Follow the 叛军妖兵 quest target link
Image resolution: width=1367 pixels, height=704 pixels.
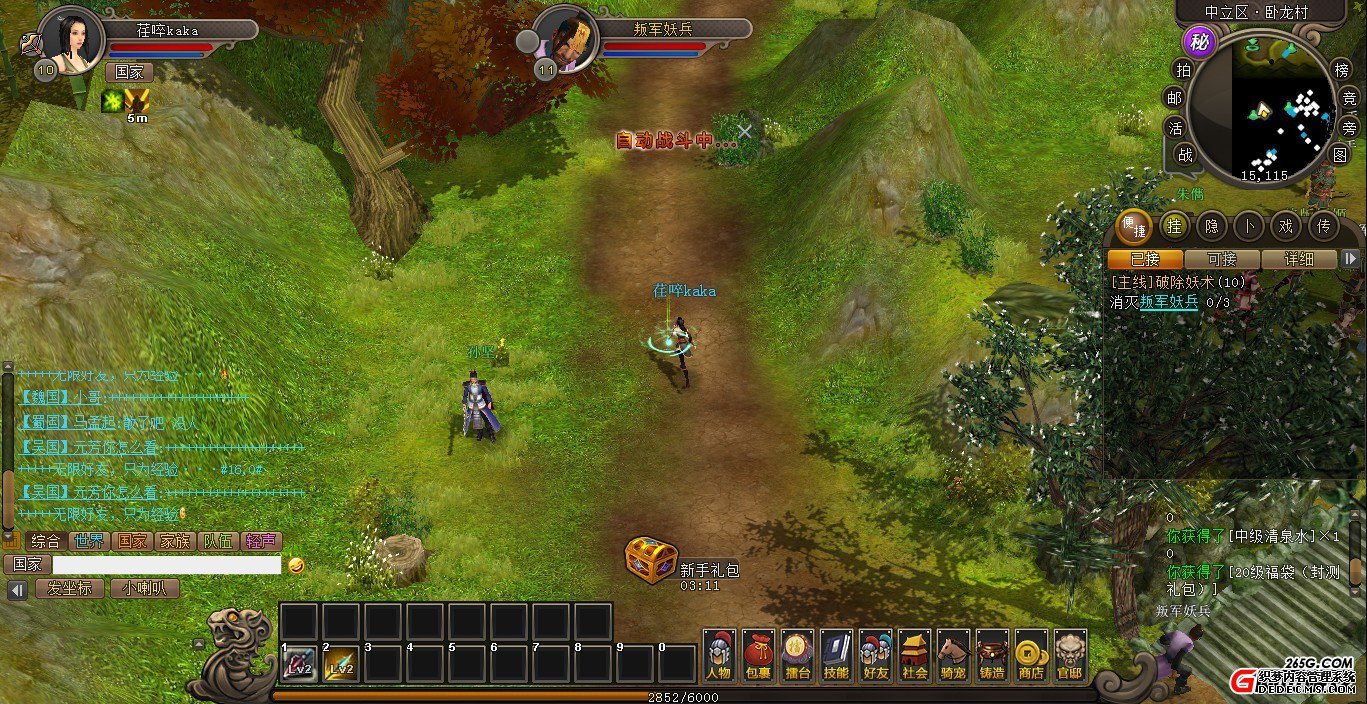(x=1169, y=301)
